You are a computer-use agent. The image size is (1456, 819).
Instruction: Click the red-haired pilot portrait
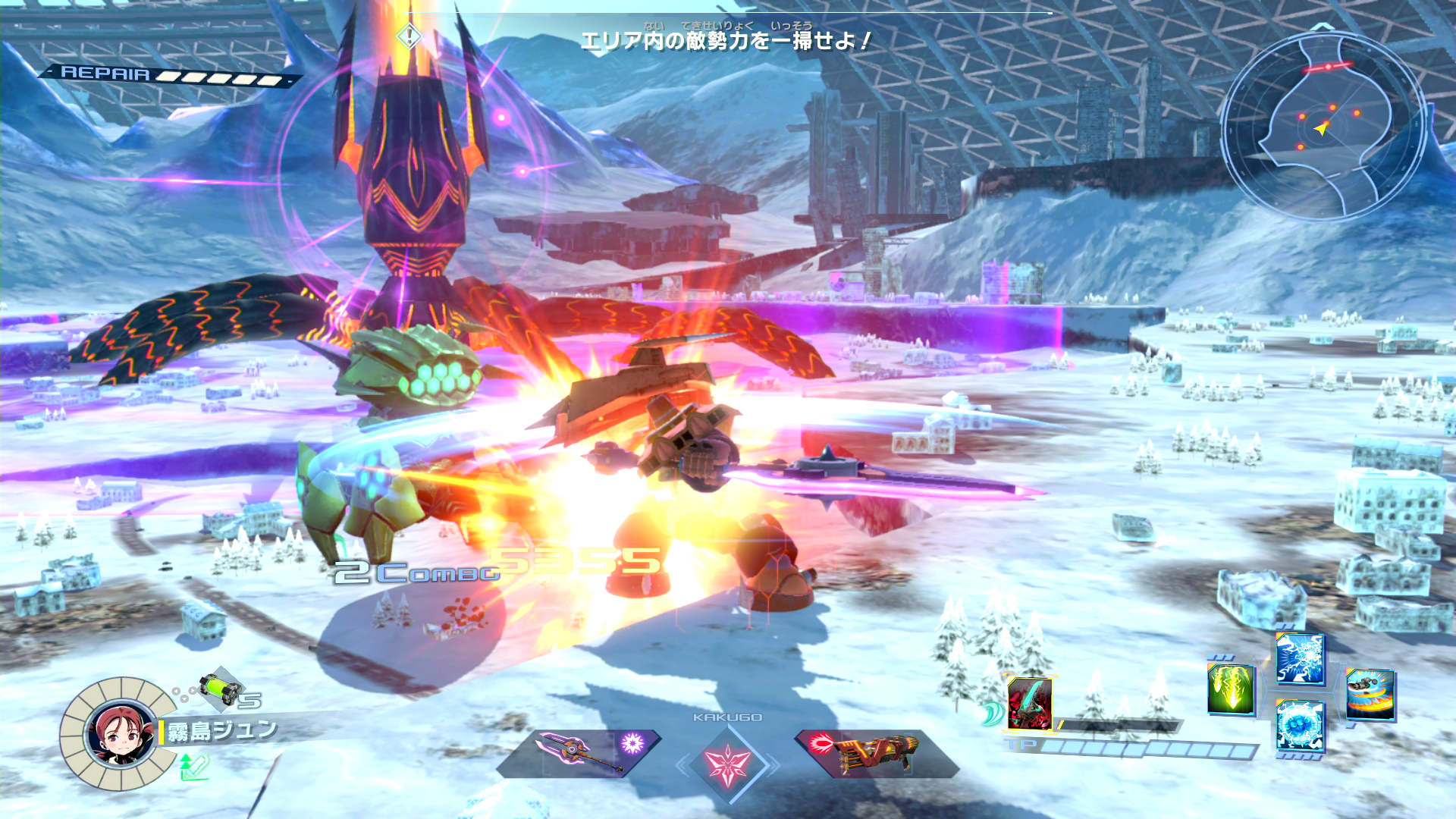point(120,733)
